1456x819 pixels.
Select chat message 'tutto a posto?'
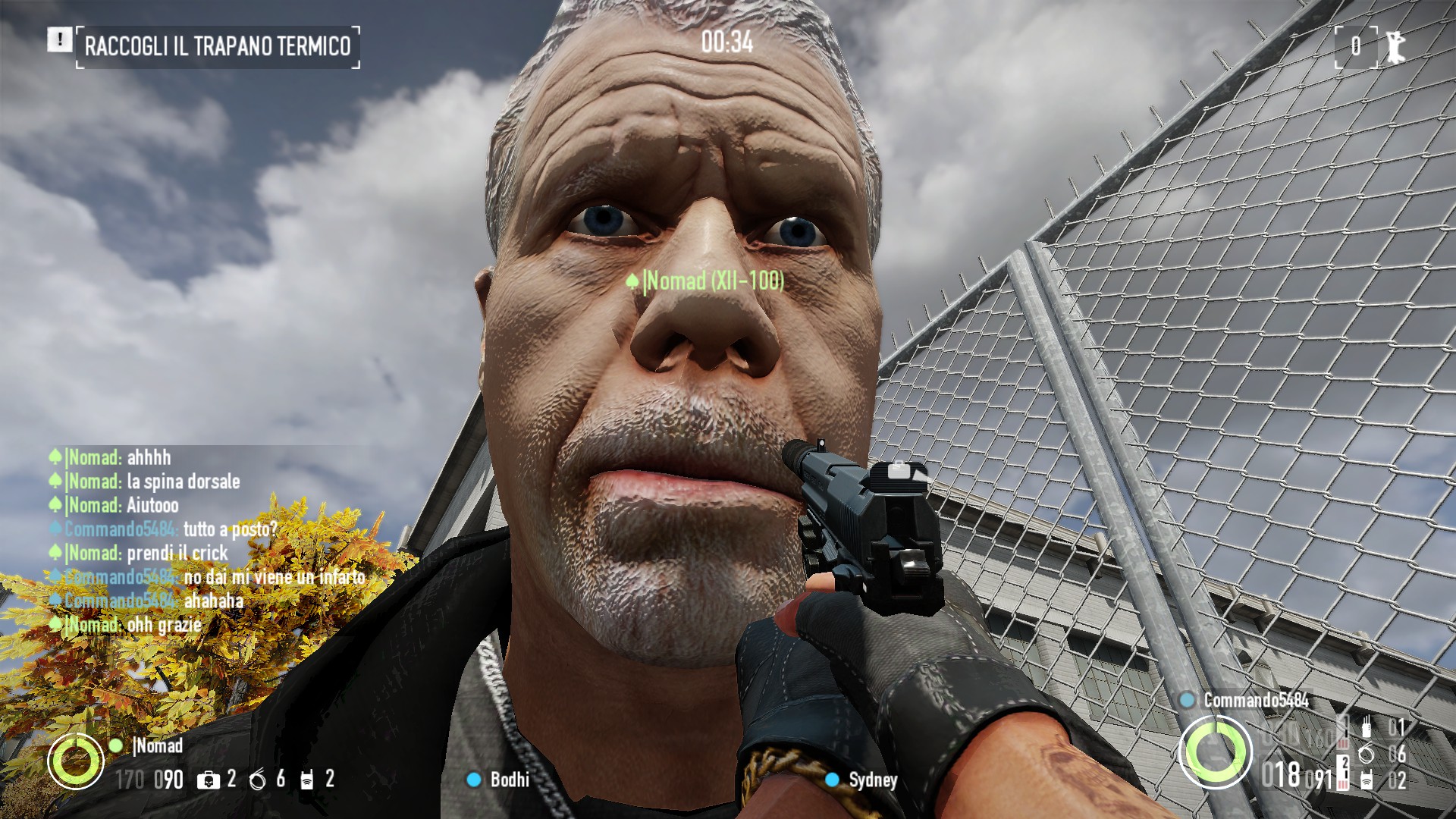[231, 529]
